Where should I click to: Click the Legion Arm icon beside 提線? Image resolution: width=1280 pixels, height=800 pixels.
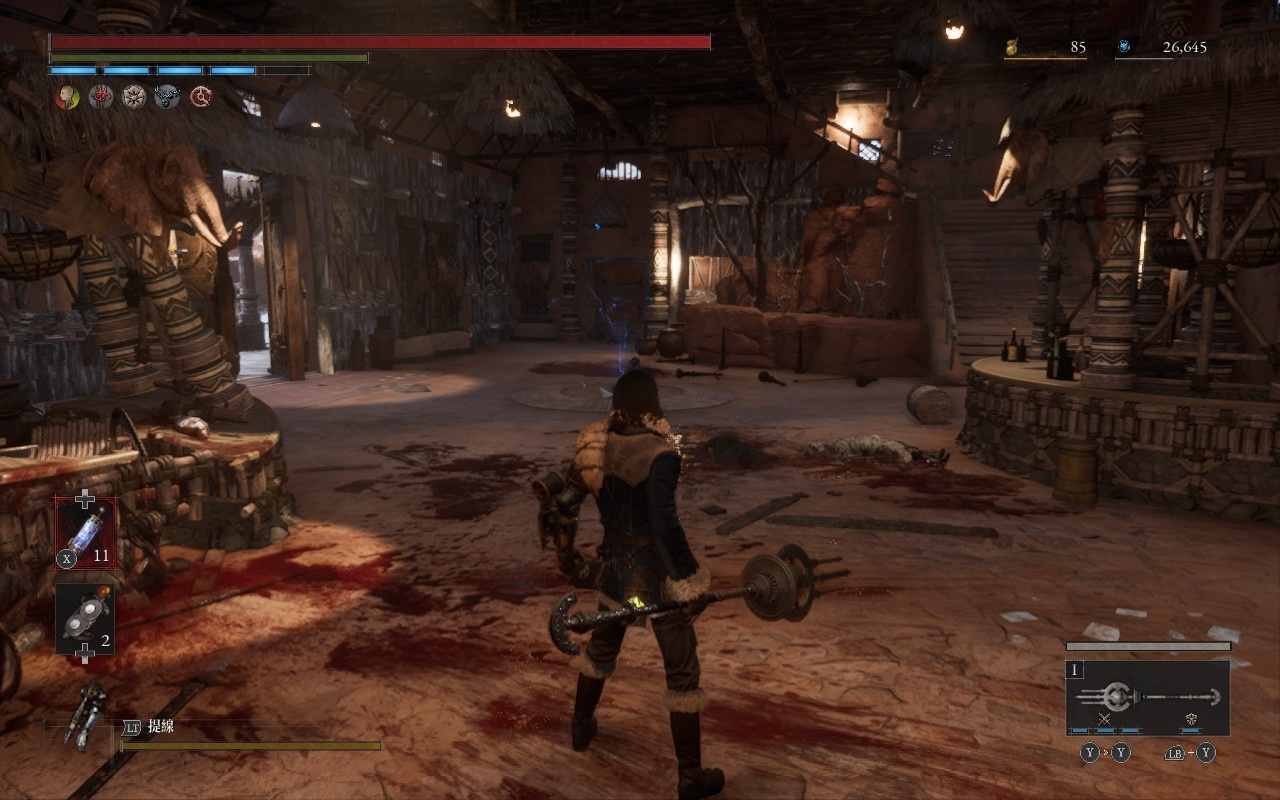coord(87,714)
